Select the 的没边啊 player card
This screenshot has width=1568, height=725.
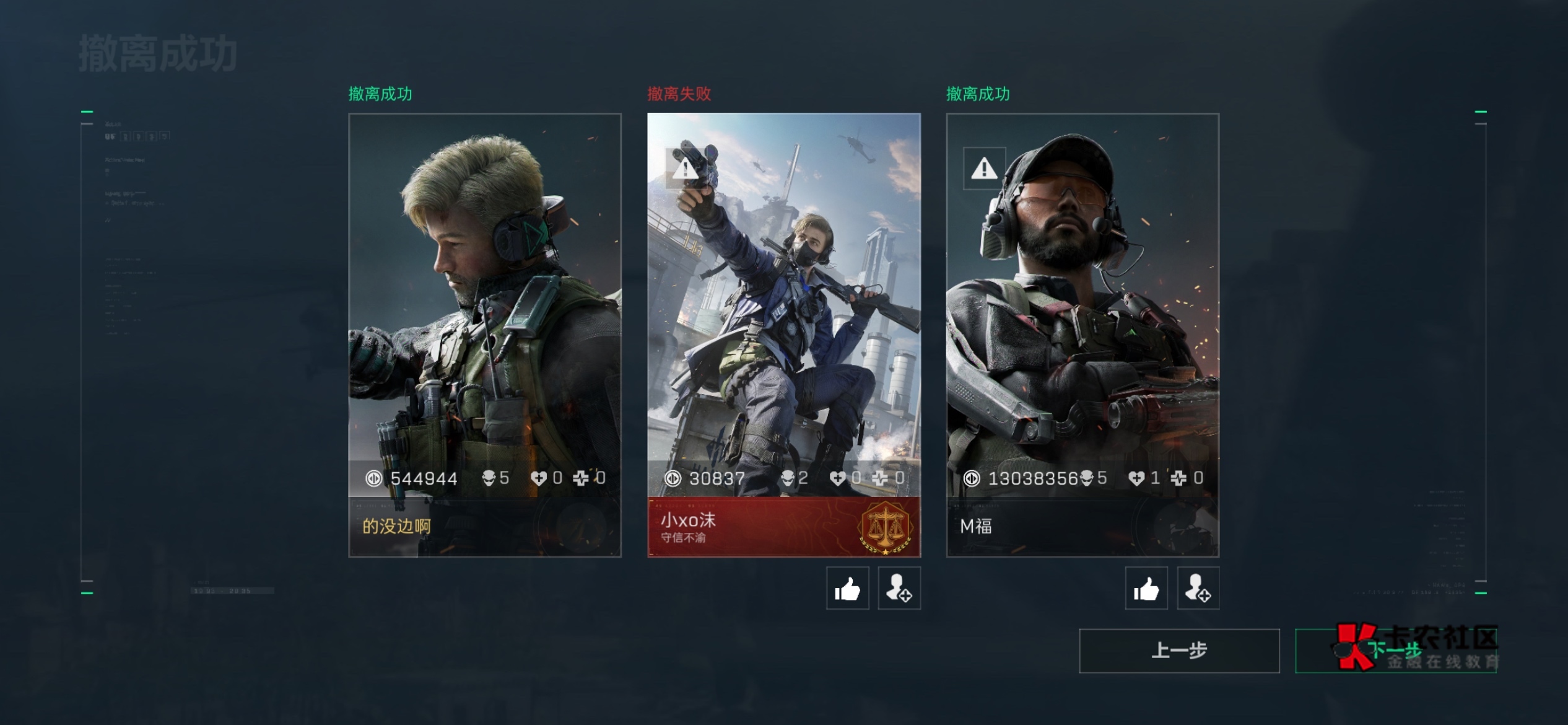(x=484, y=335)
